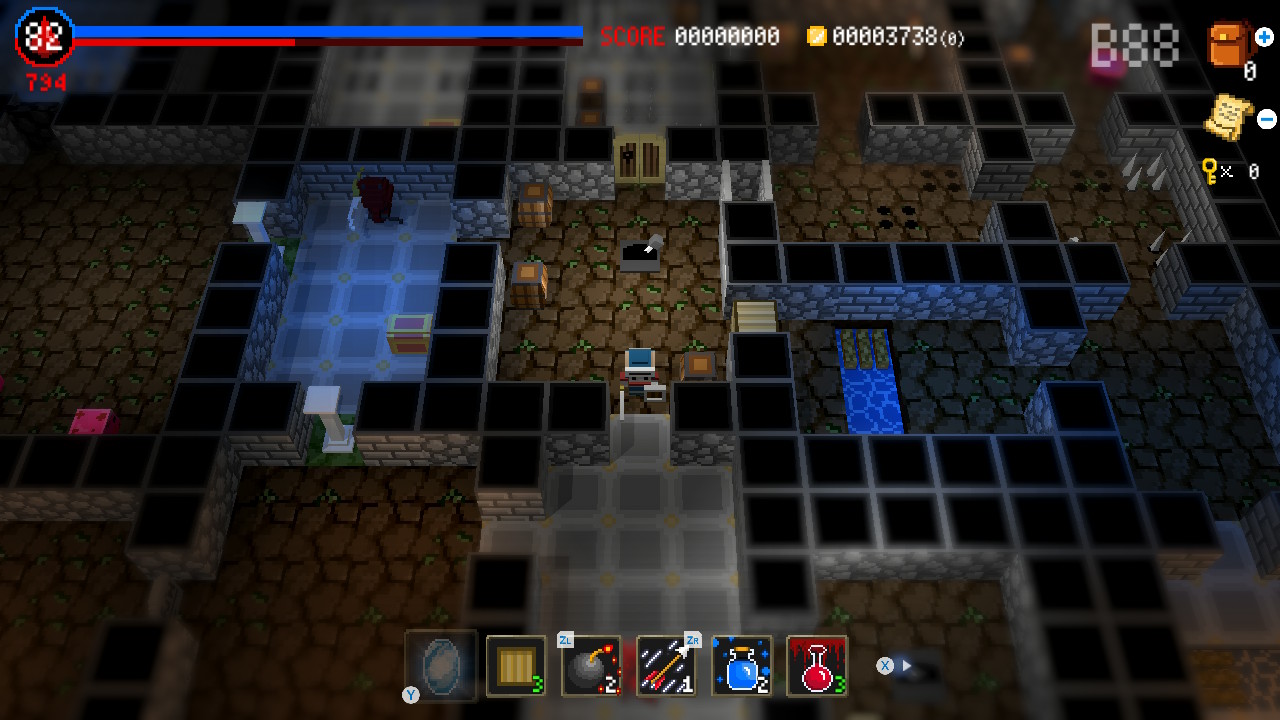Click the minus badge next to the scroll

[x=1266, y=119]
